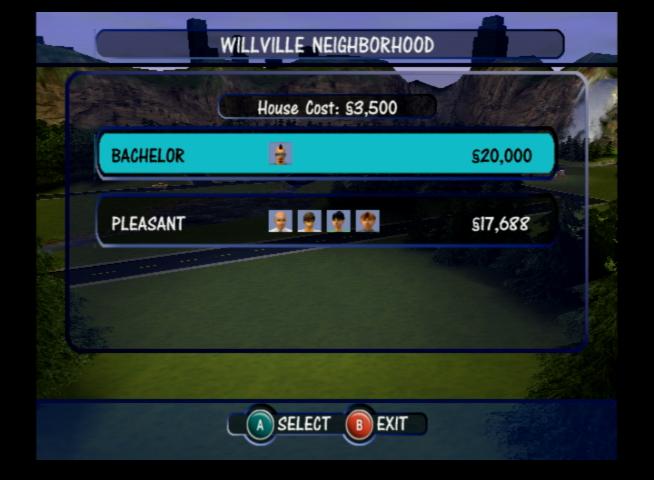The image size is (654, 480).
Task: Select the Bachelor family row
Action: point(326,155)
